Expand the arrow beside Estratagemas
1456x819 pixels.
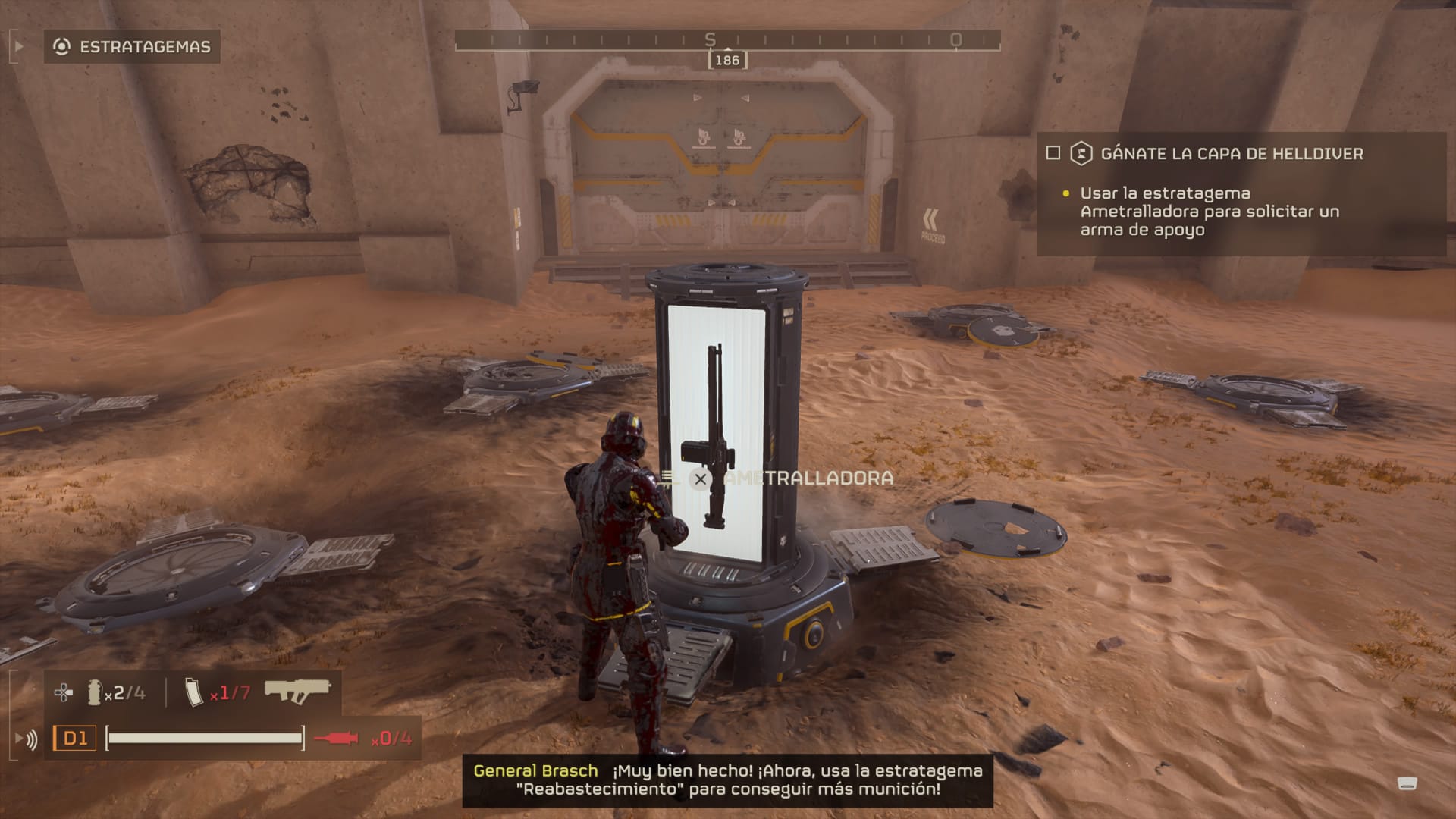[x=19, y=47]
